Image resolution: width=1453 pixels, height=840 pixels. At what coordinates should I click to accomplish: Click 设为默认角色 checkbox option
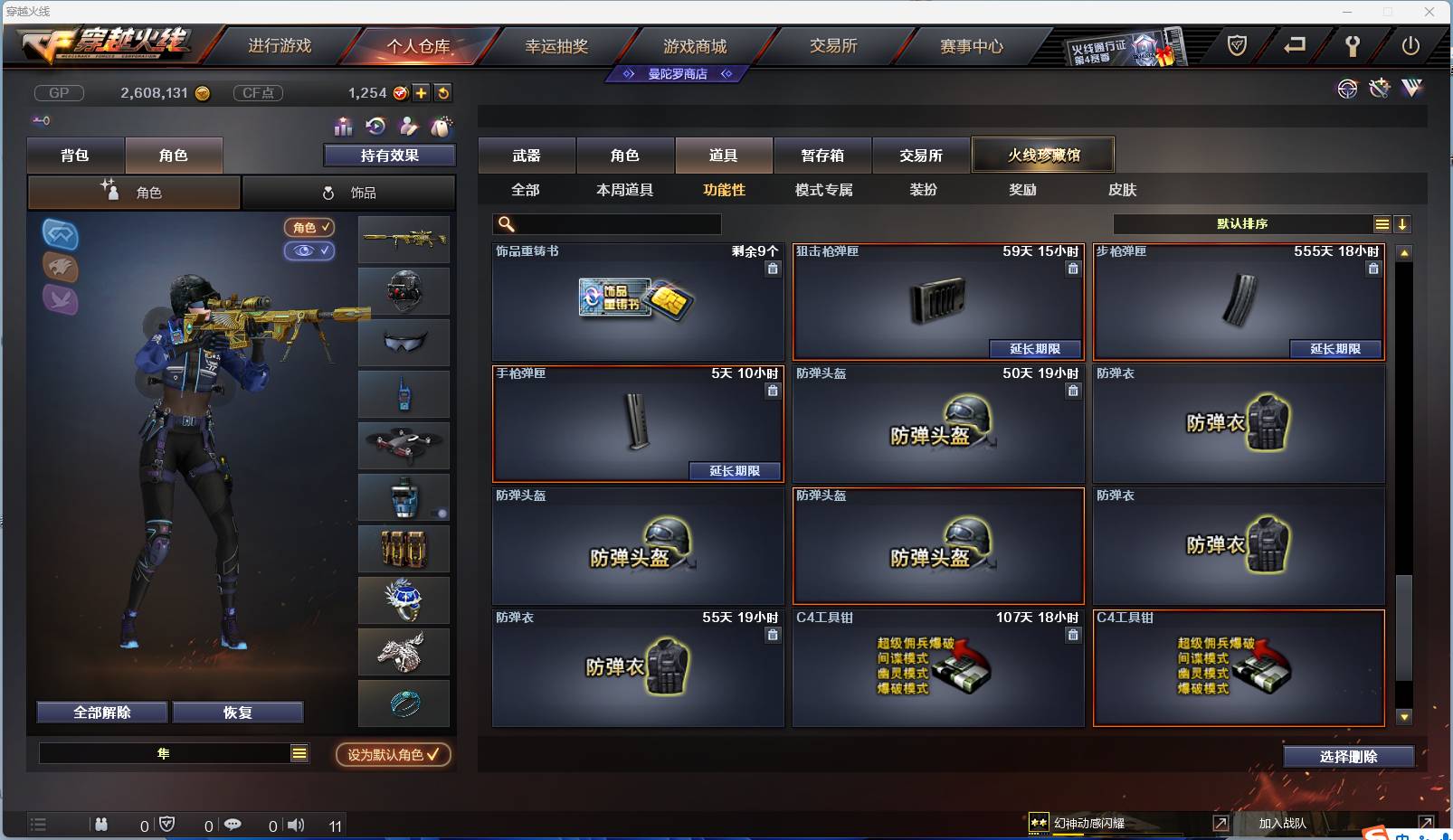click(393, 755)
